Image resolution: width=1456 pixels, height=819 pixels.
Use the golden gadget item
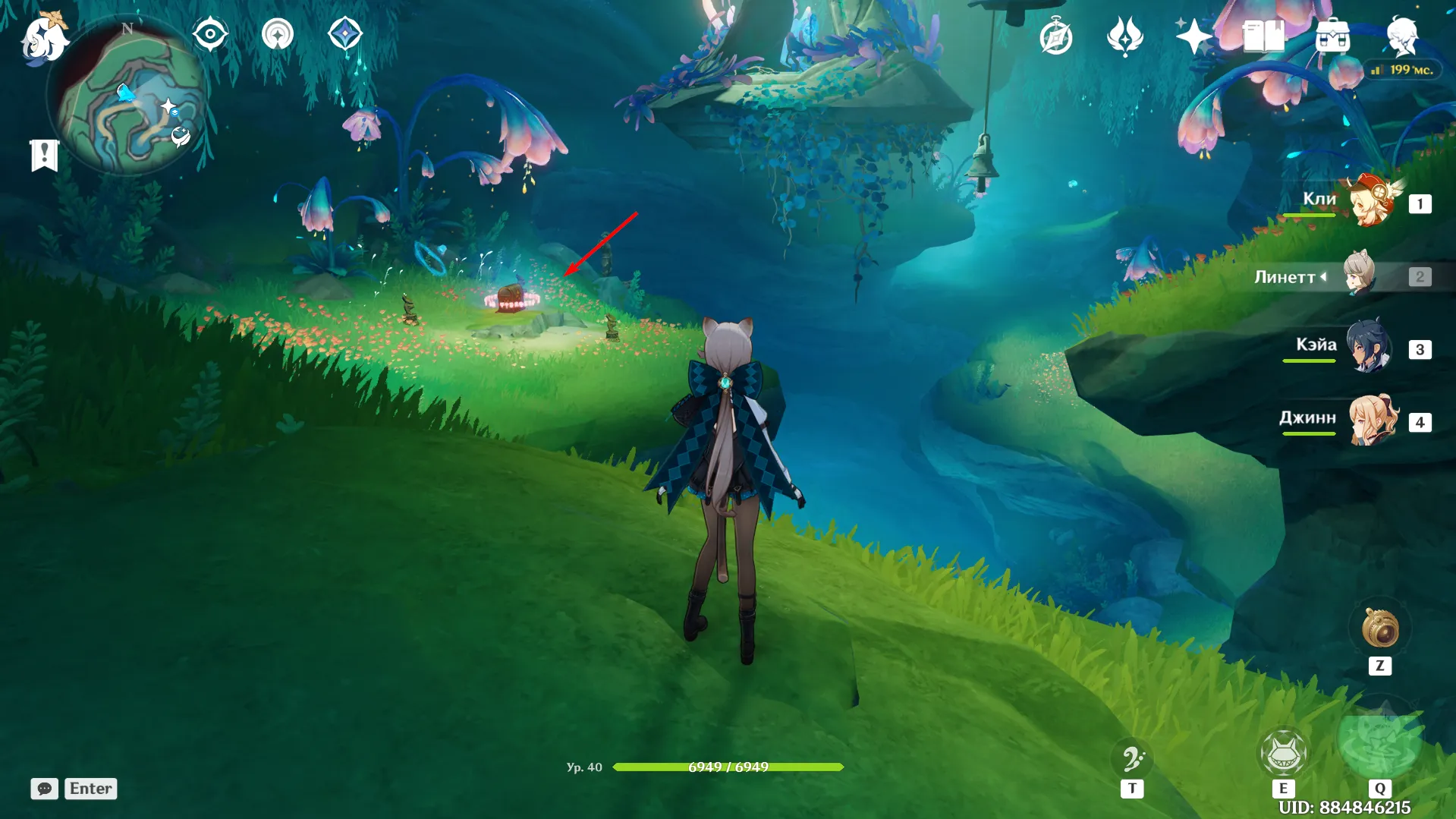click(1379, 629)
